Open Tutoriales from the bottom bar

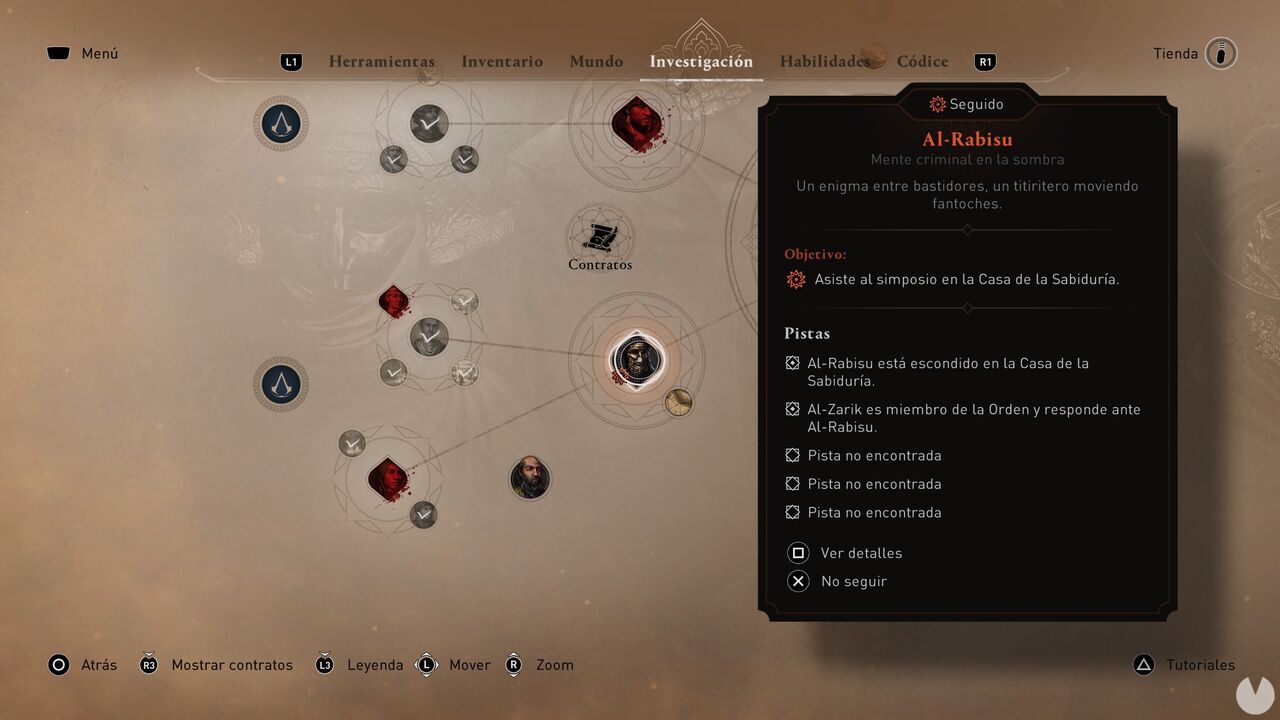1199,664
